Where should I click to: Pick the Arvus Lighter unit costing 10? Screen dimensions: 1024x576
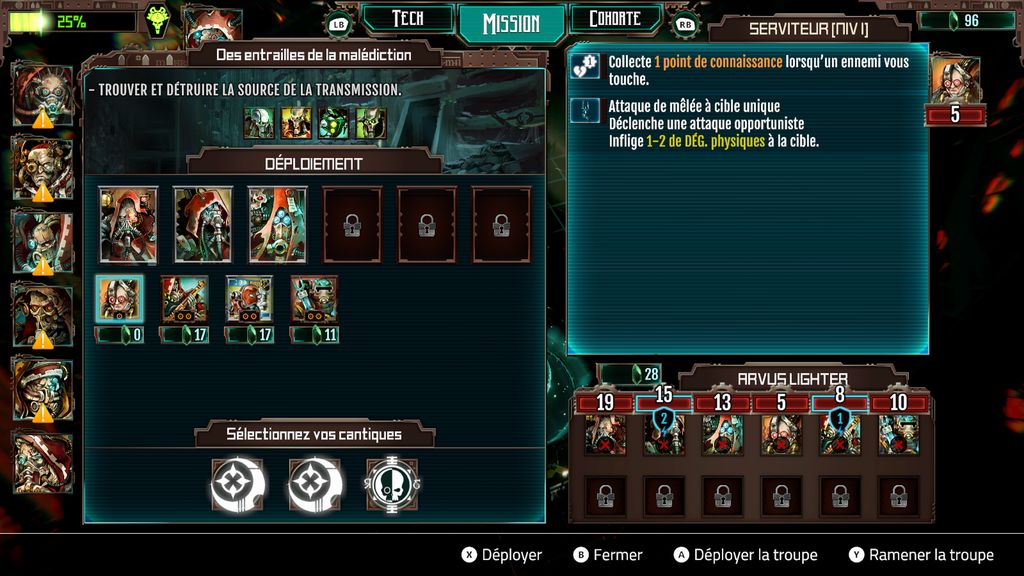pyautogui.click(x=898, y=436)
